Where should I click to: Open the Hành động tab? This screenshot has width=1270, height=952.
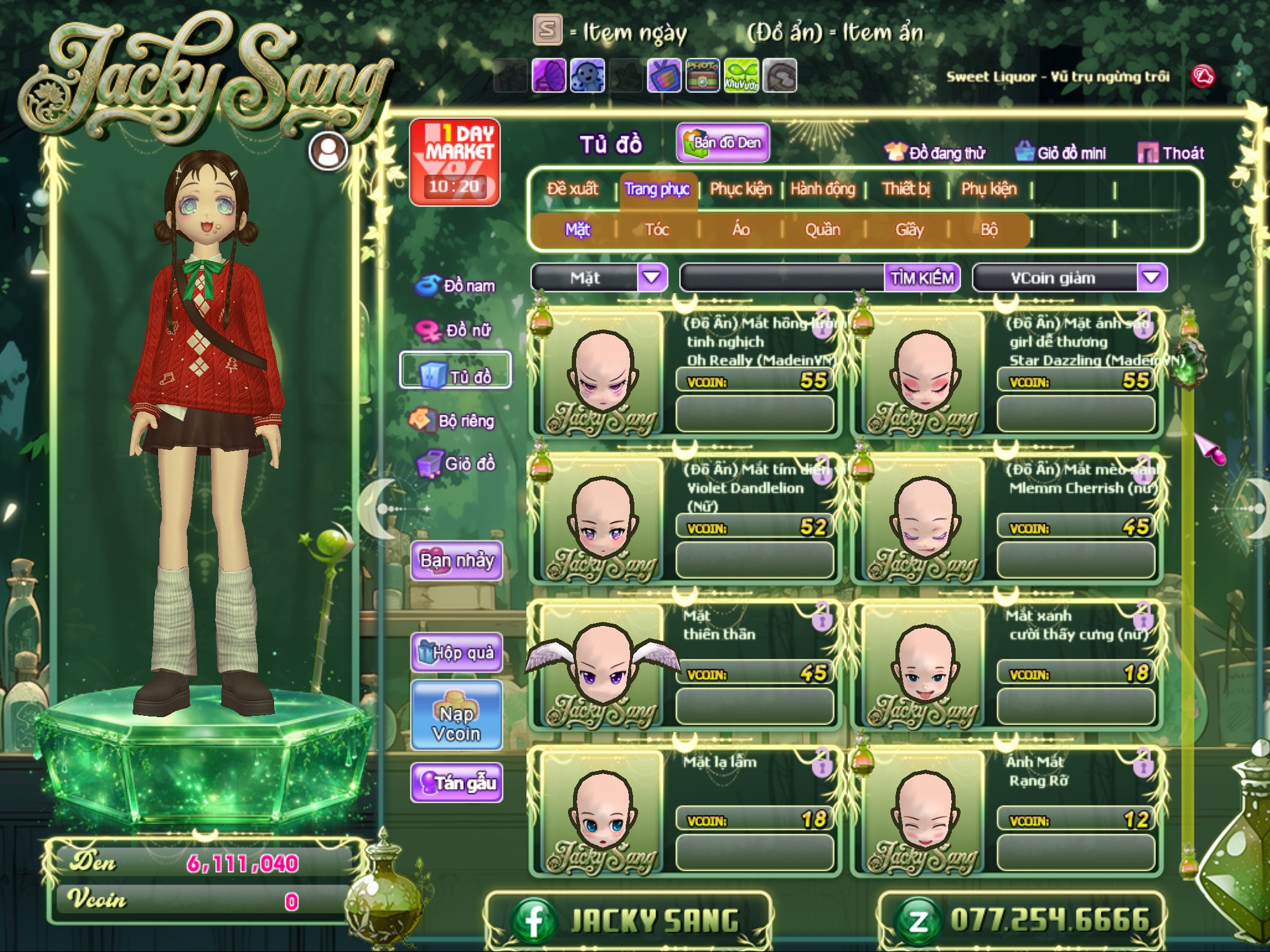point(822,188)
